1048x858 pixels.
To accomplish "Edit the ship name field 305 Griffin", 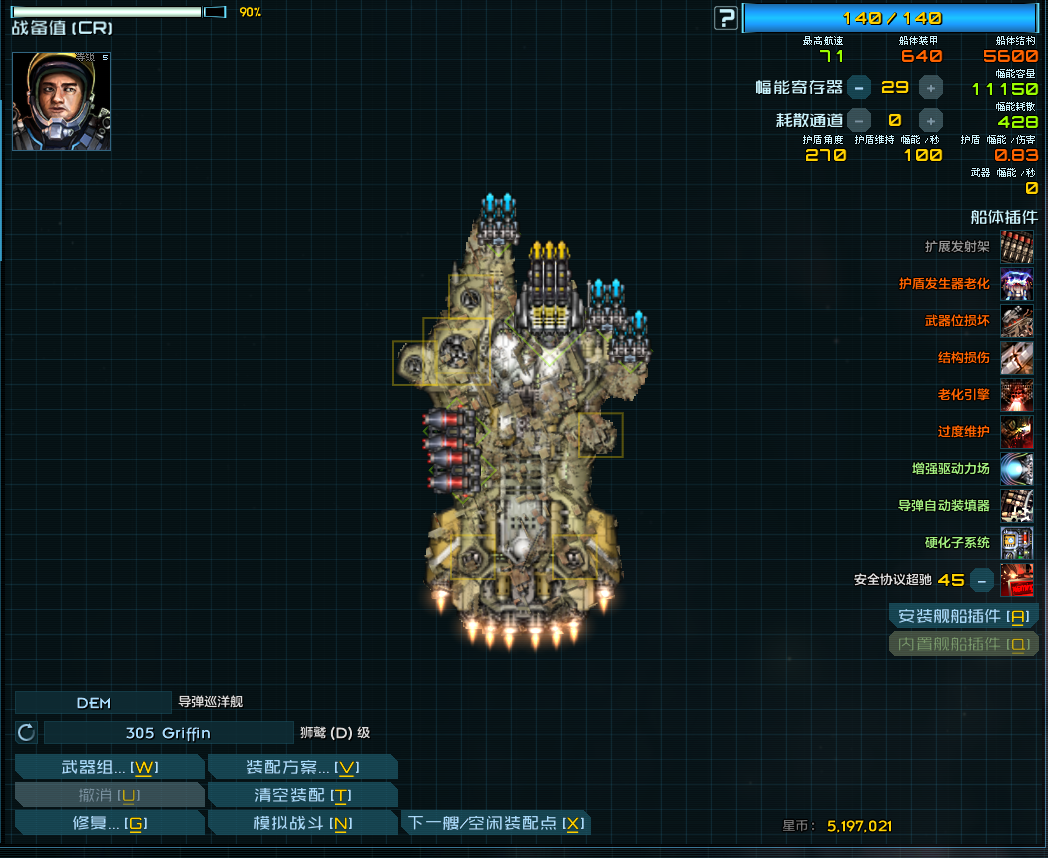I will click(x=168, y=733).
